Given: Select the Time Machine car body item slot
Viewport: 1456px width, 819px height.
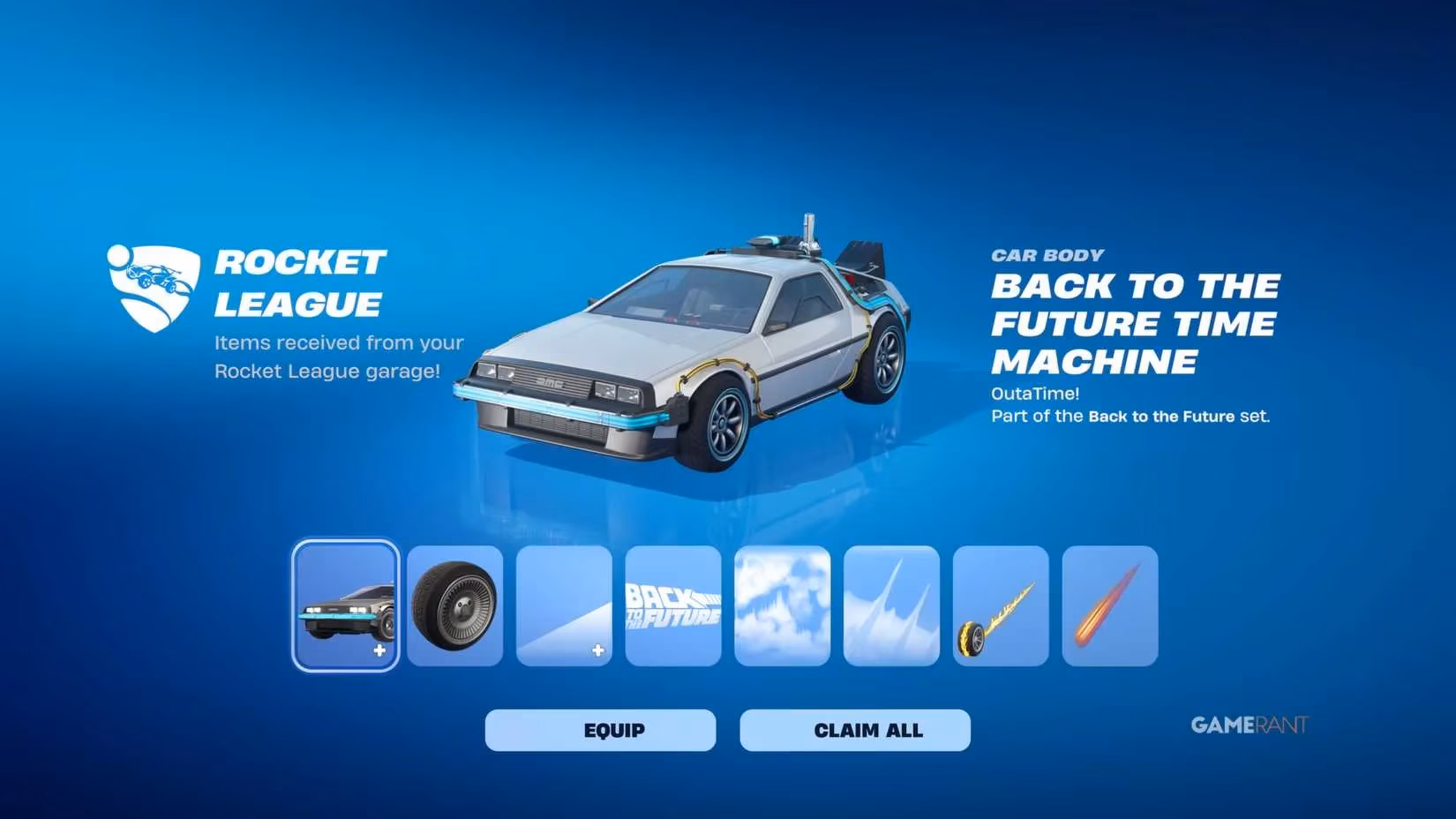Looking at the screenshot, I should 346,605.
